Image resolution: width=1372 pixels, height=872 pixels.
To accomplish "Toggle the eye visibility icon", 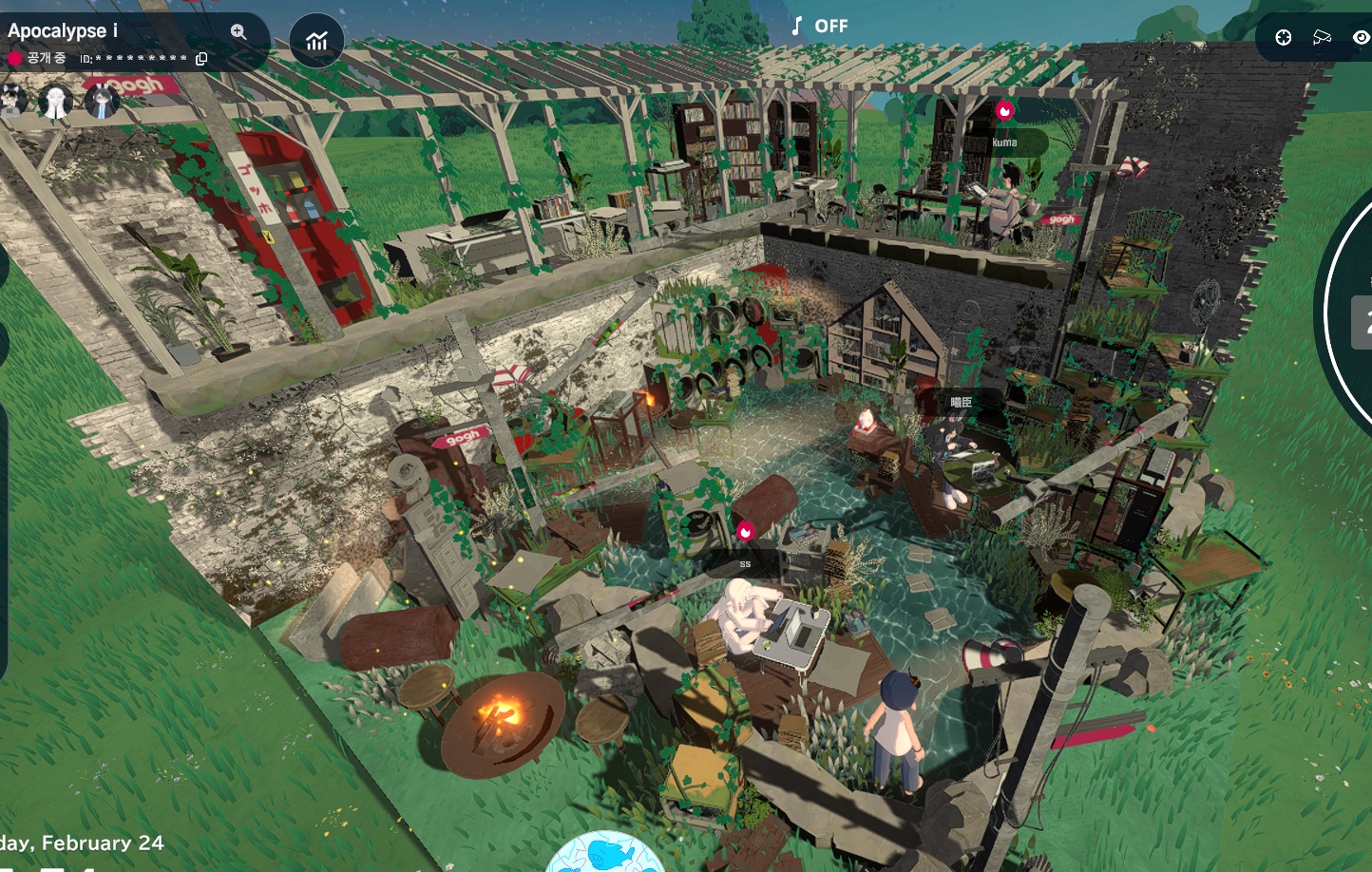I will click(x=1361, y=37).
